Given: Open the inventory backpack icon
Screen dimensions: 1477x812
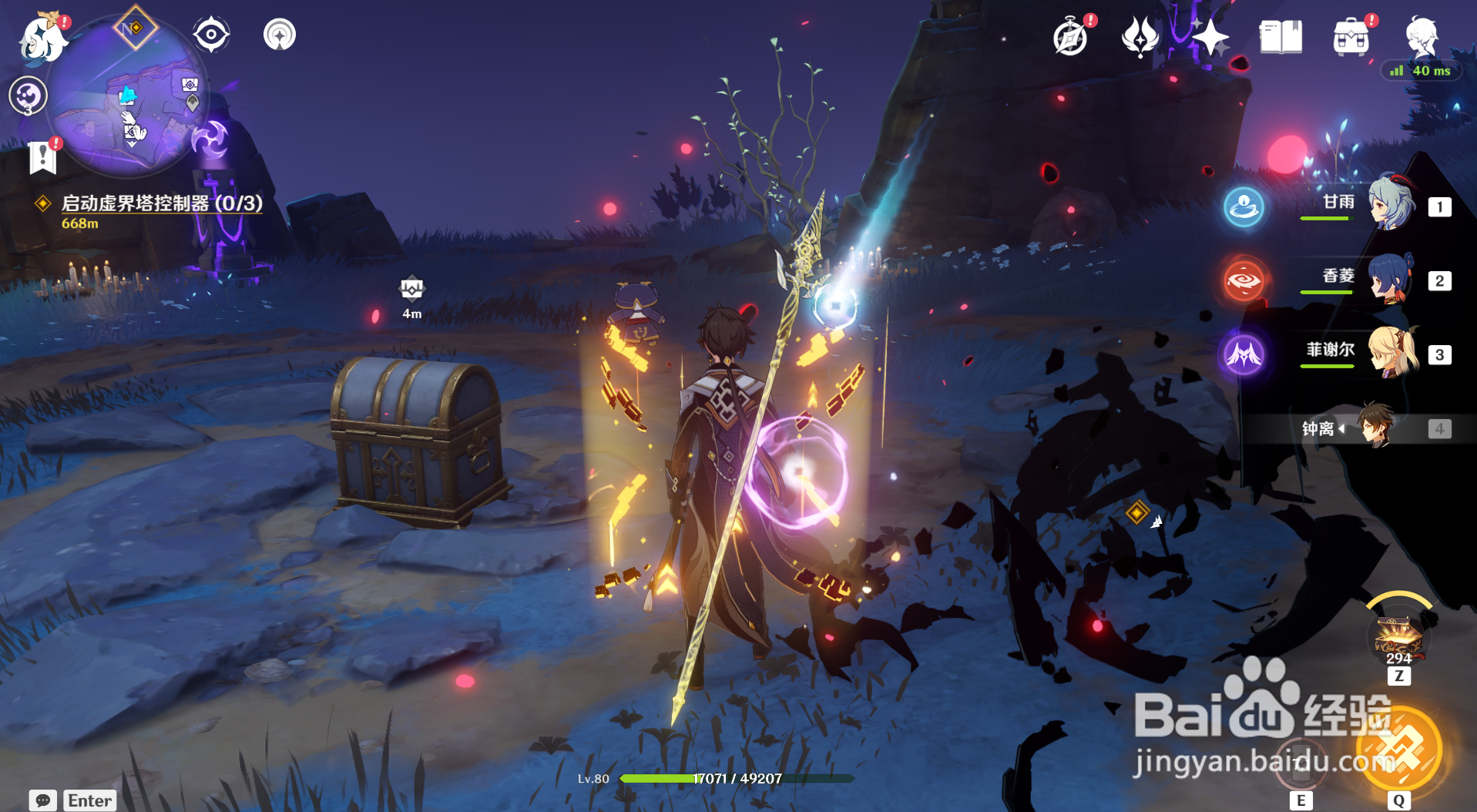Looking at the screenshot, I should click(1351, 38).
